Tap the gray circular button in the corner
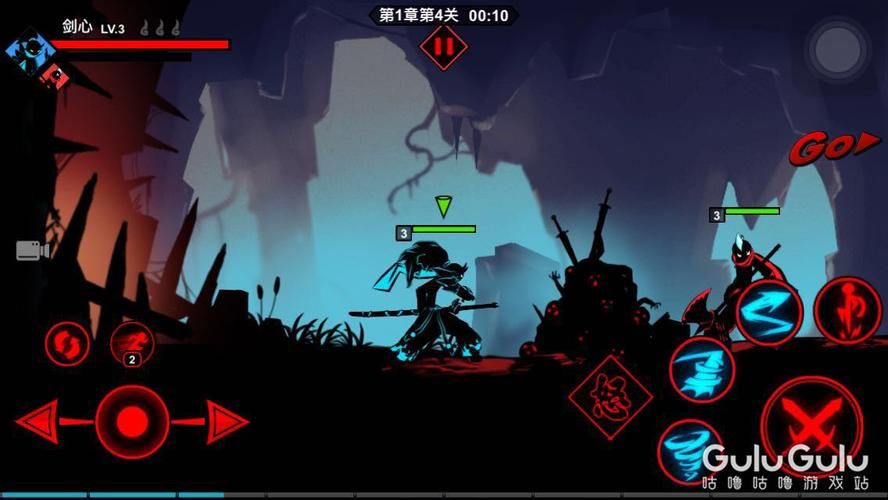 pyautogui.click(x=840, y=46)
